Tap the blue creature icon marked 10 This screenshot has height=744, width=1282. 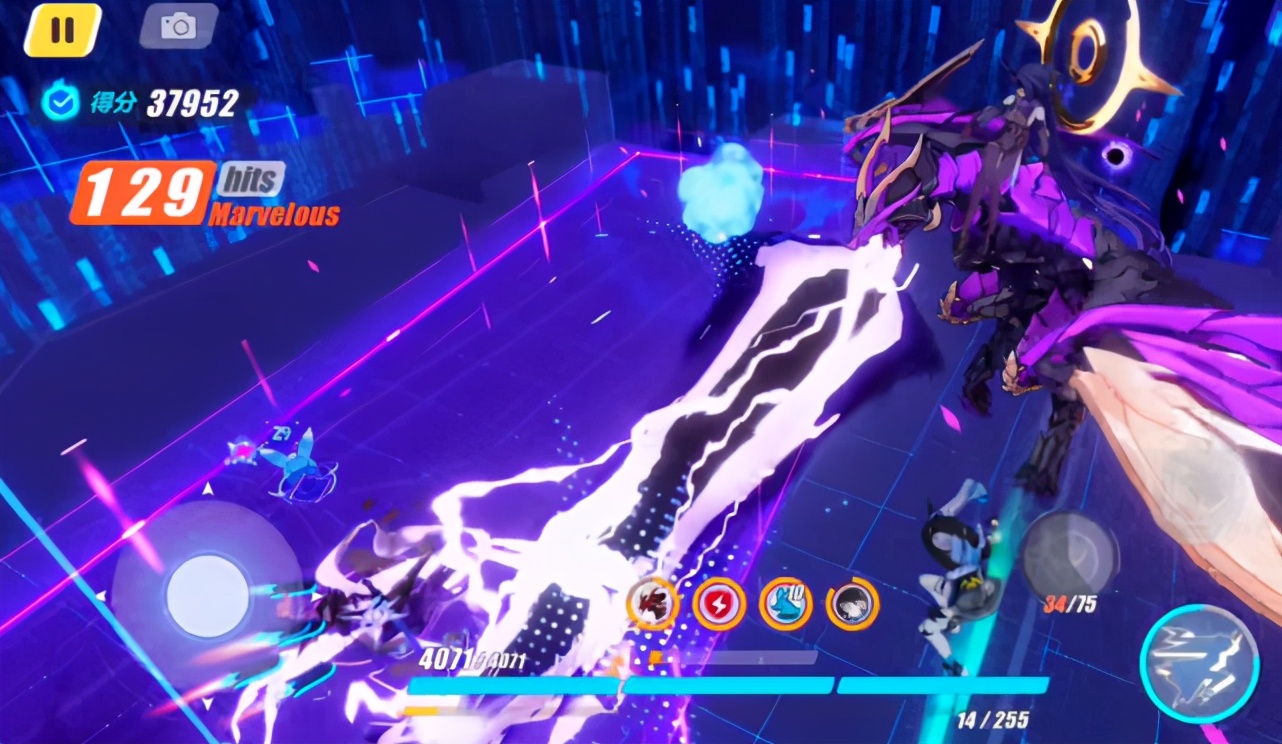click(x=785, y=604)
